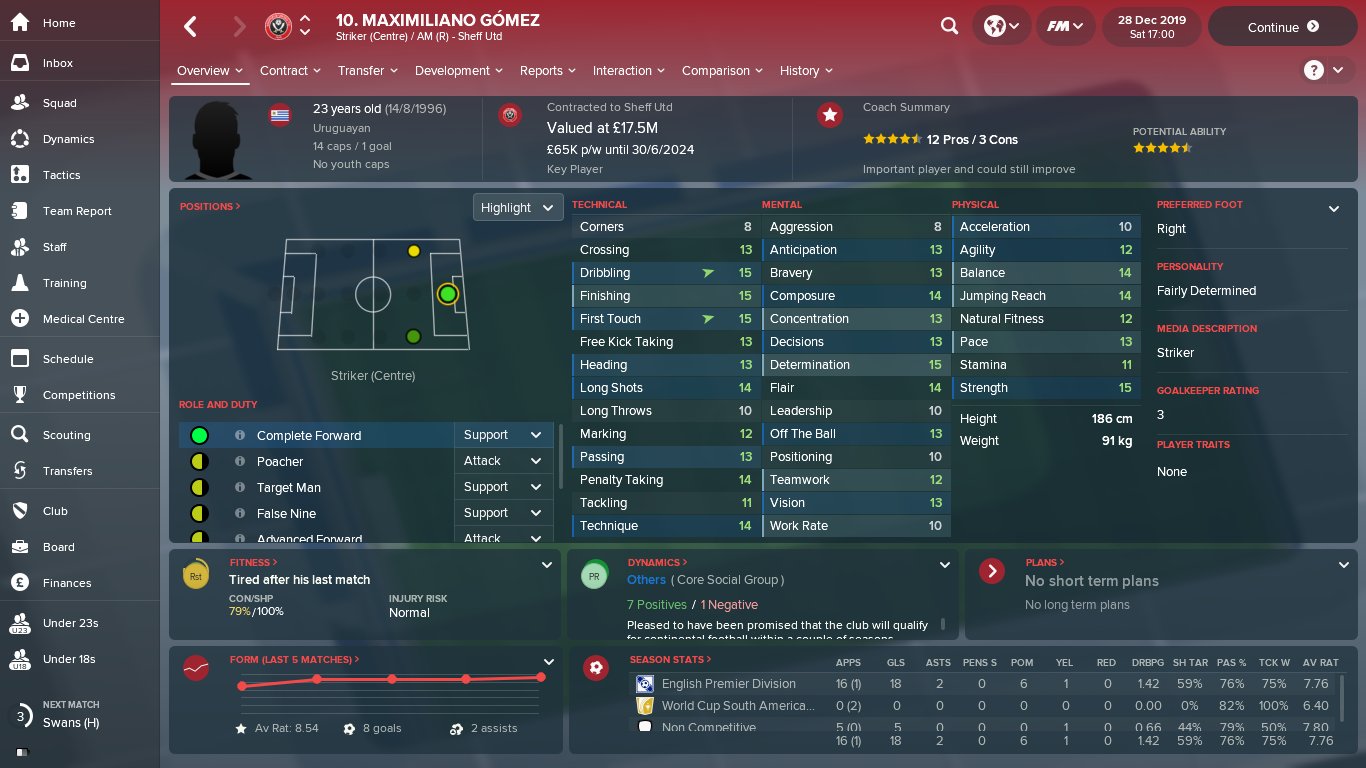Expand the Highlight attributes dropdown
The height and width of the screenshot is (768, 1366).
[517, 208]
